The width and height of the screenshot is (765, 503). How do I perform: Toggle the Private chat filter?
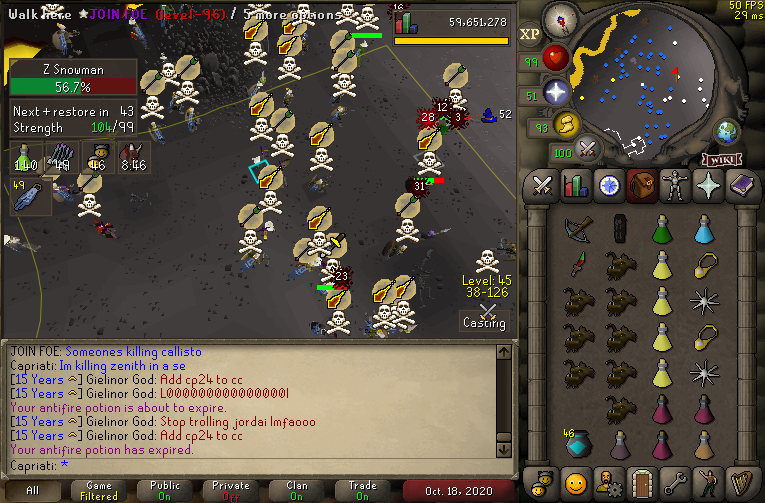[231, 490]
